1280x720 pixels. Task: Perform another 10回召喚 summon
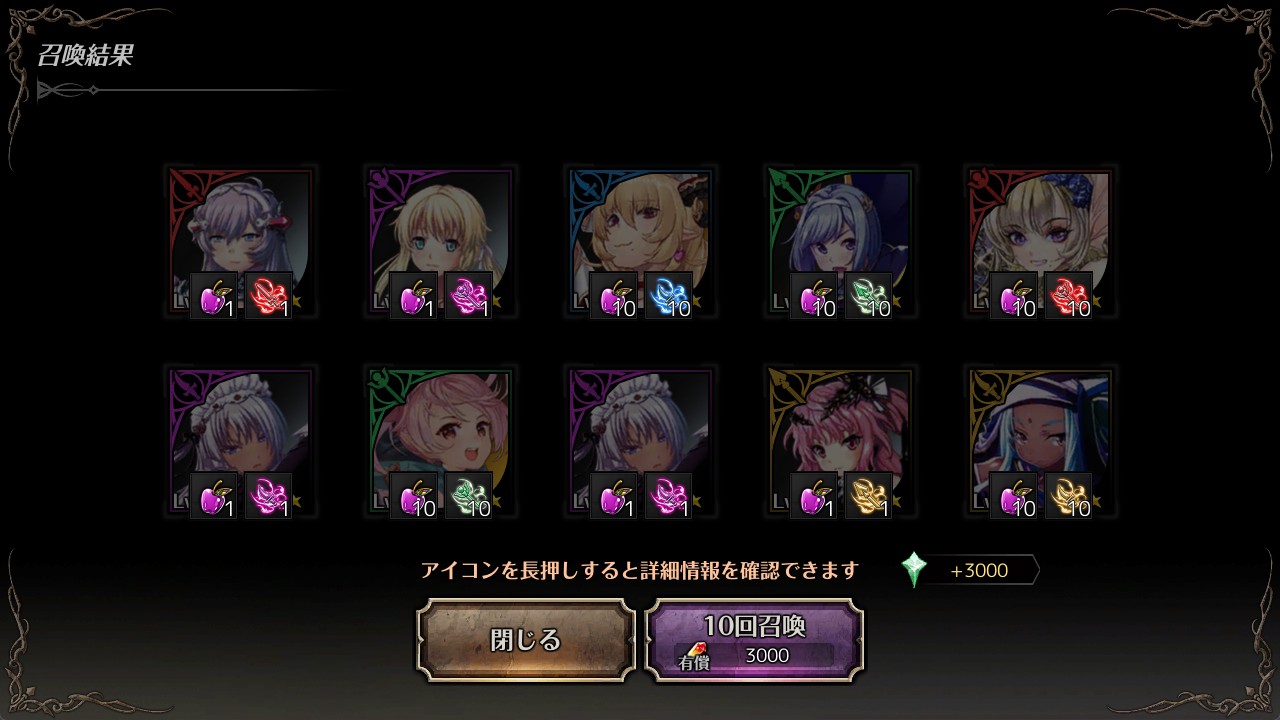click(754, 640)
